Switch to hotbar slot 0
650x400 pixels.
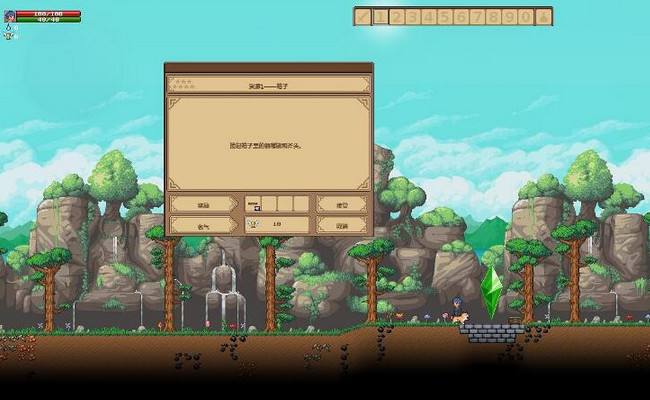click(x=526, y=16)
